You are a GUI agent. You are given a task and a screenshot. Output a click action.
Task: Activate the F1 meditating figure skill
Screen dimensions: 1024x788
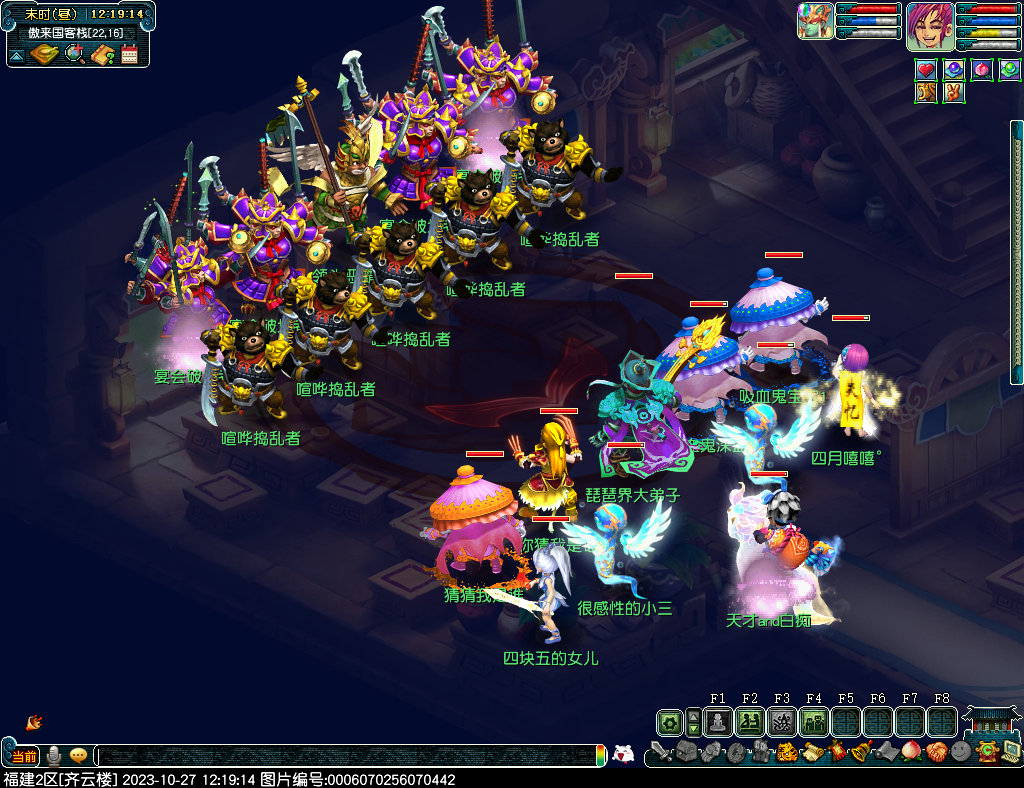[x=717, y=722]
